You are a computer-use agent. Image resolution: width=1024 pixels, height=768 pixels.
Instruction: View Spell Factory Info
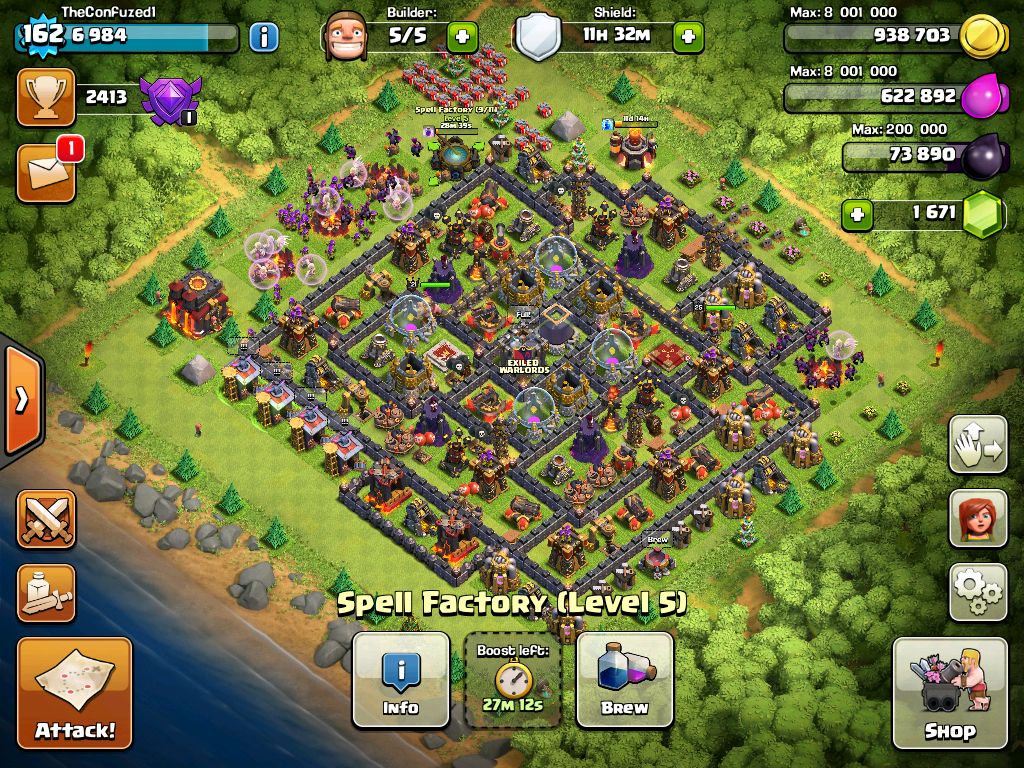tap(401, 679)
